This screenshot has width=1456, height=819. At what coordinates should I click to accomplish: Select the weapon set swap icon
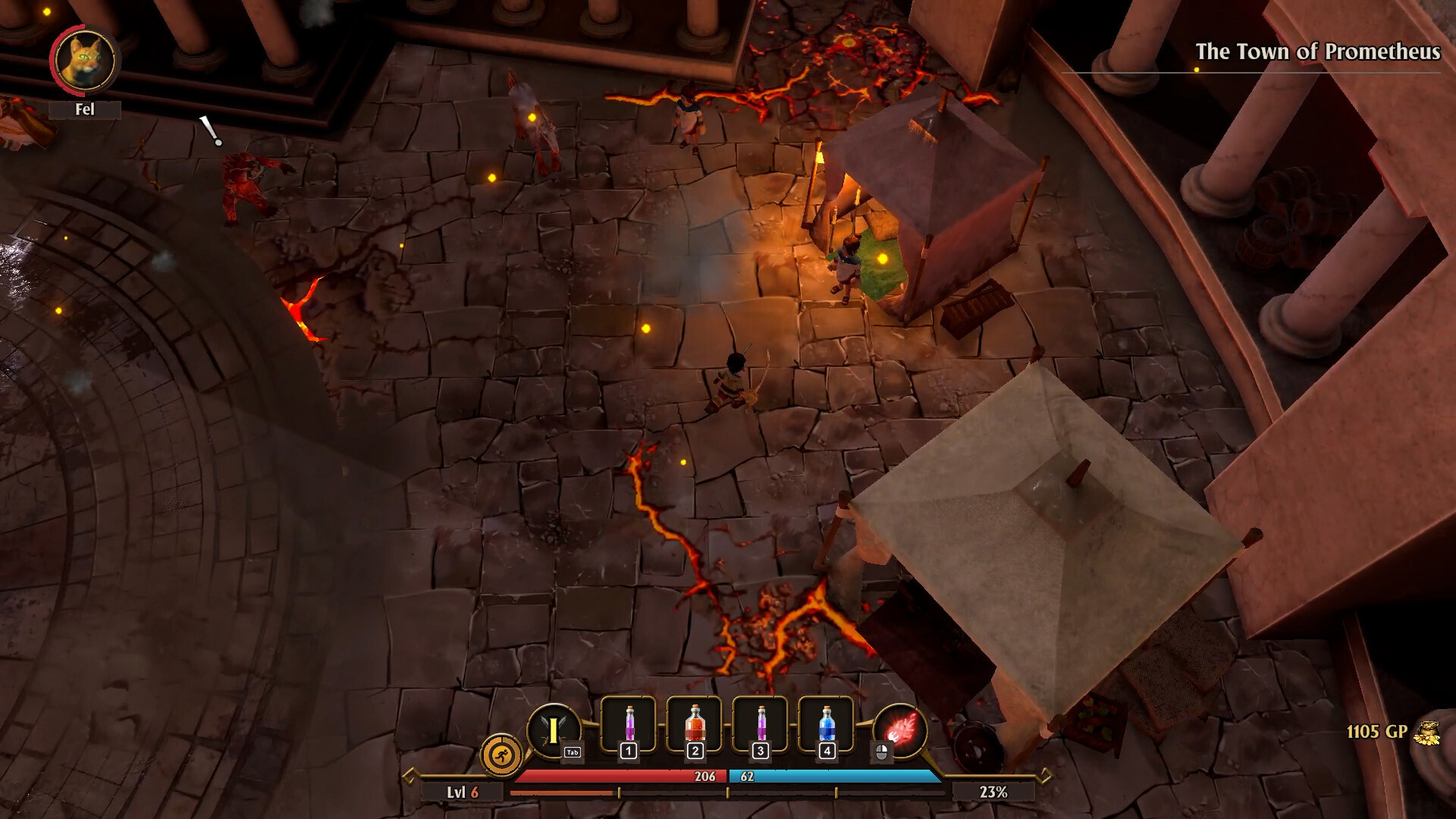coord(554,730)
